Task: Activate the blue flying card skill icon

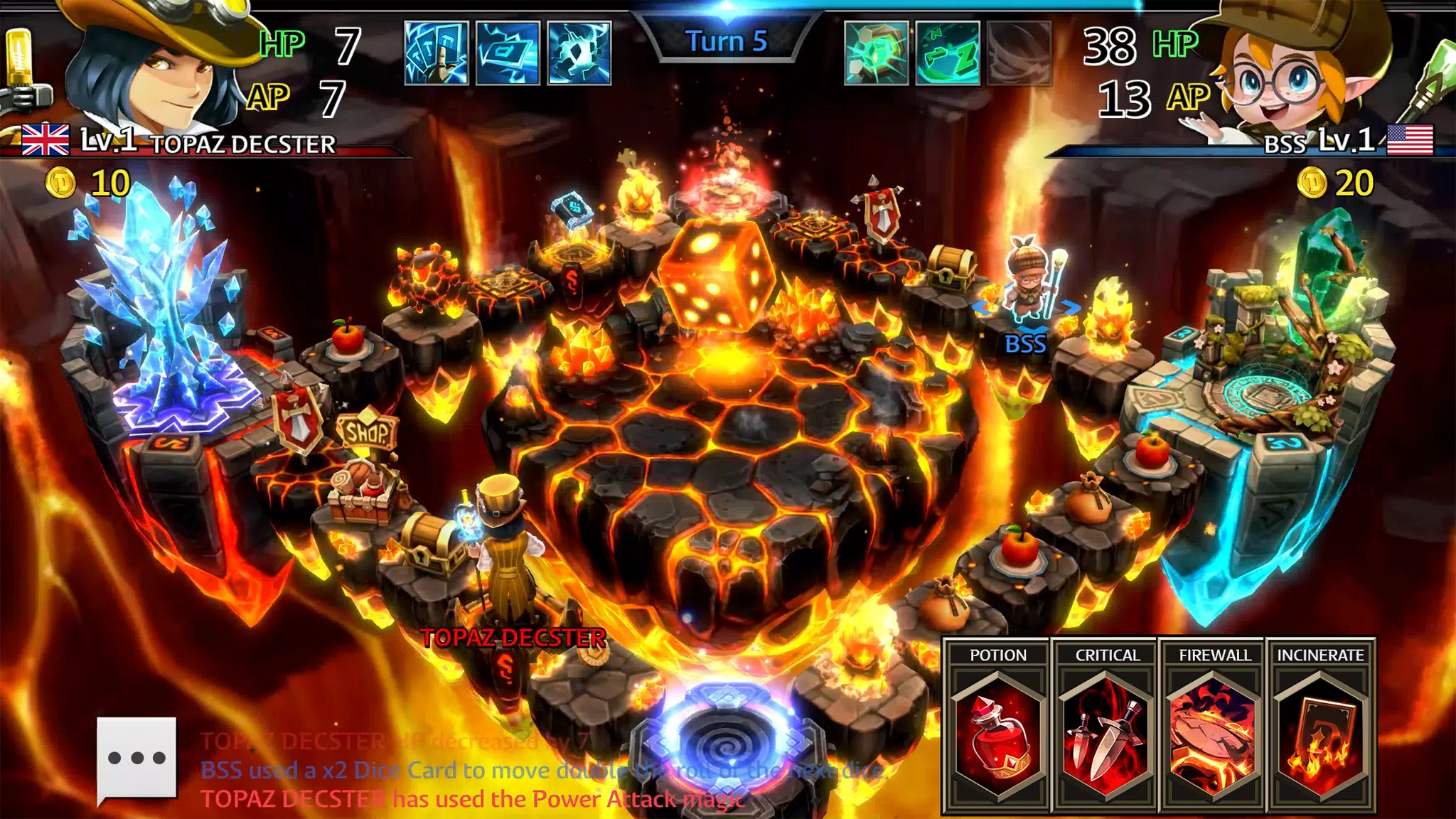Action: (x=508, y=53)
